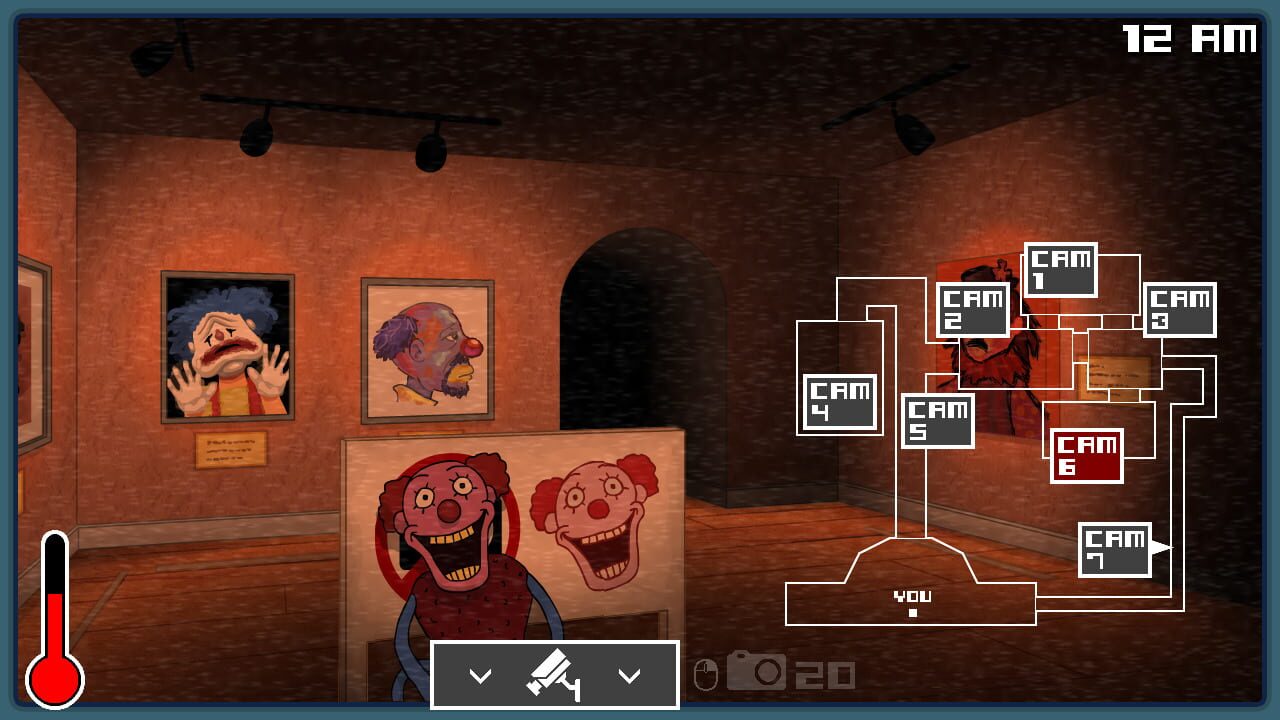Adjust the thermometer temperature gauge
Image resolution: width=1280 pixels, height=720 pixels.
[53, 615]
